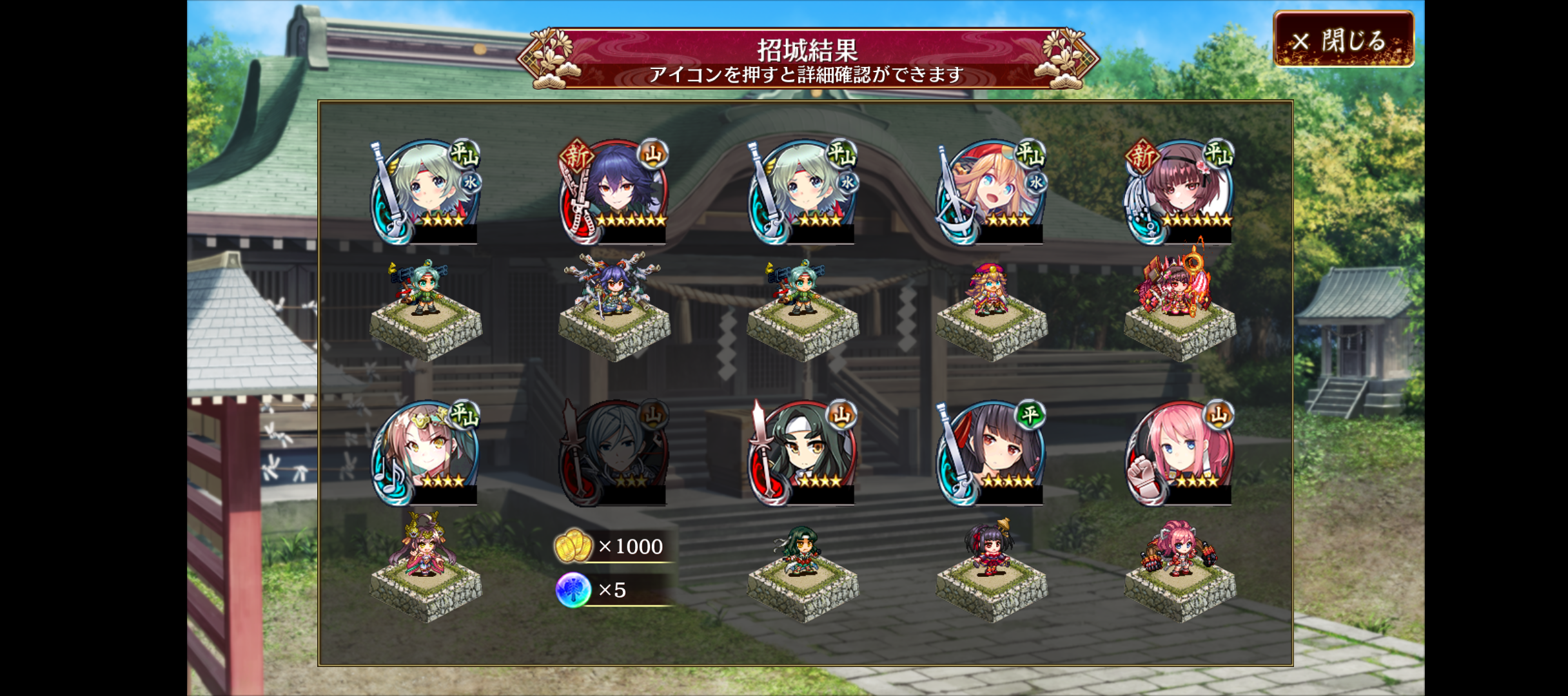Open details for the new purple-haired character
Image resolution: width=1568 pixels, height=696 pixels.
pyautogui.click(x=614, y=191)
